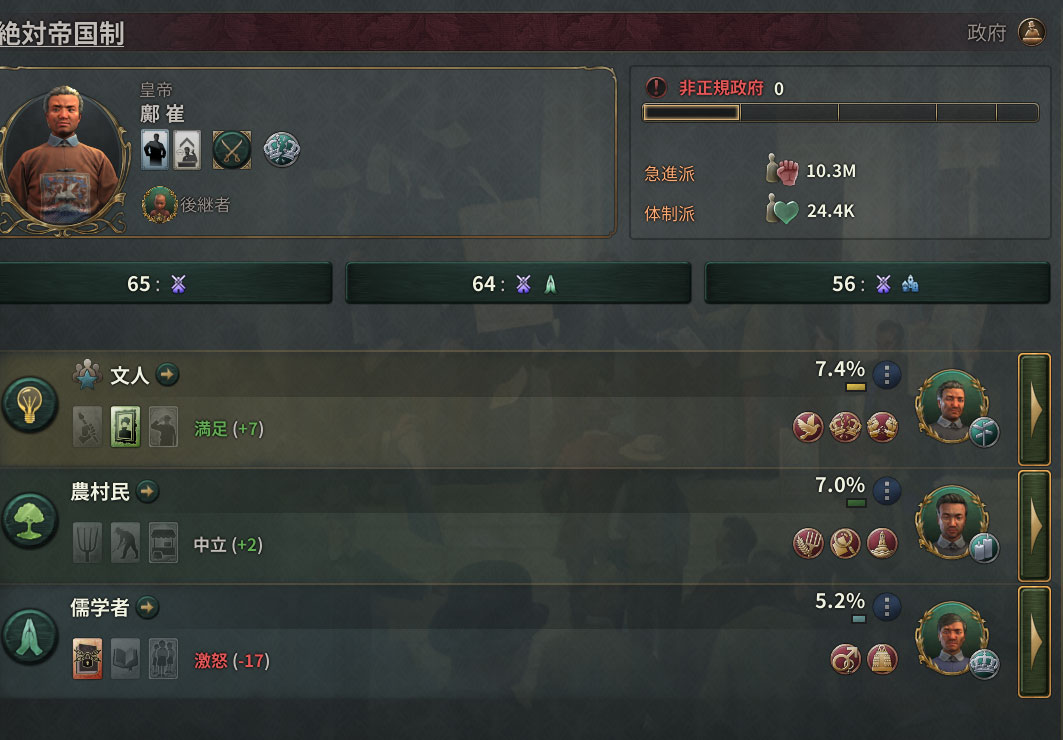This screenshot has height=740, width=1063.
Task: Select the bar showing 65
Action: click(x=164, y=284)
